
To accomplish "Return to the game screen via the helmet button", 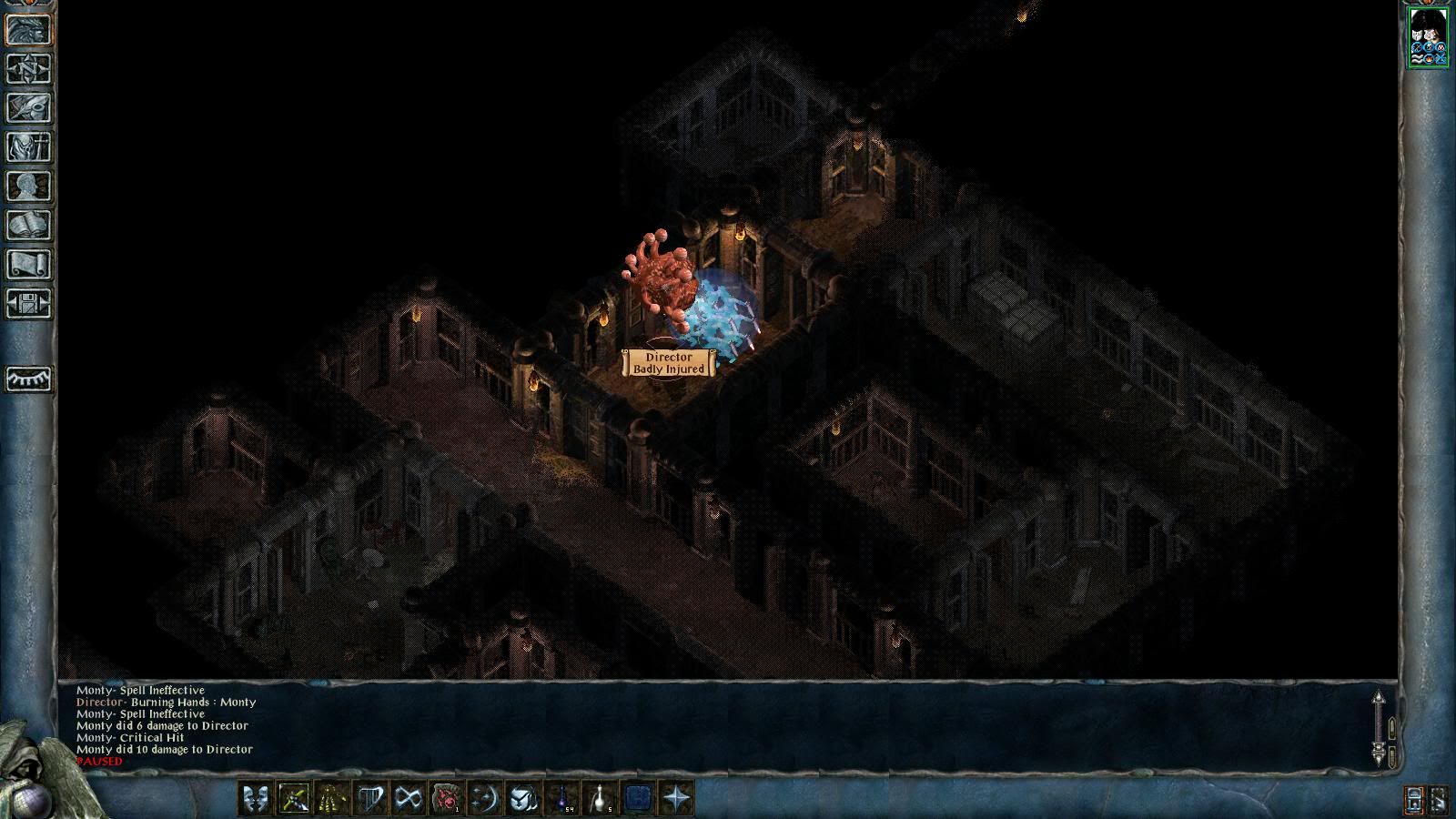I will [28, 29].
